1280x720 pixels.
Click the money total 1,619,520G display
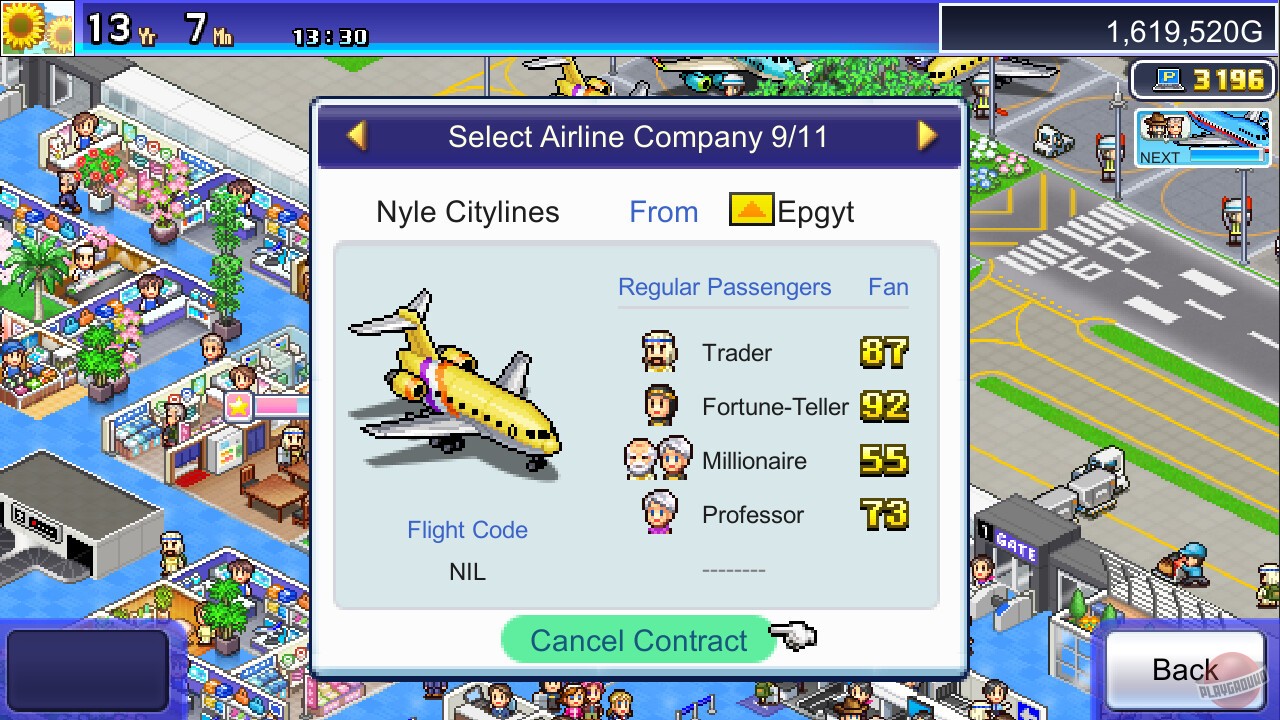point(1185,30)
